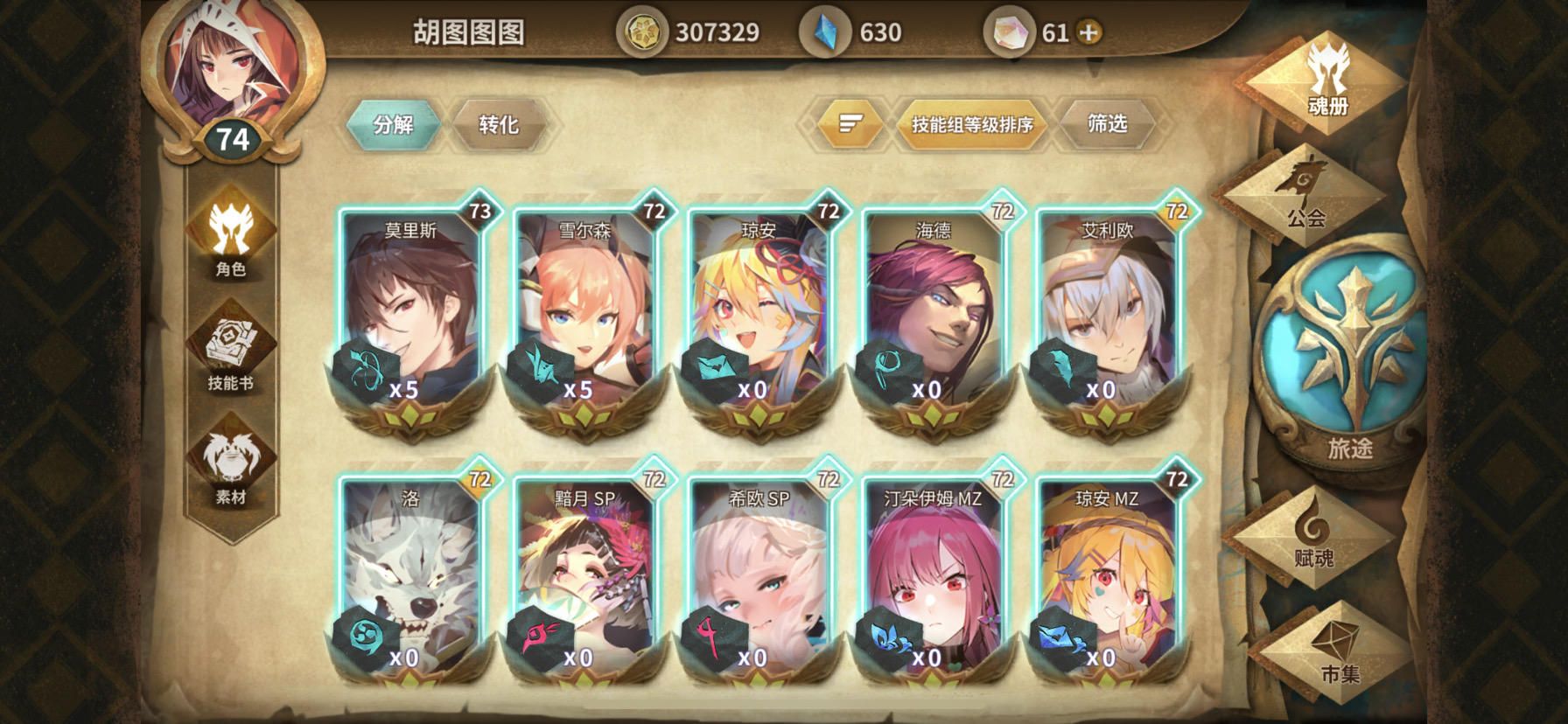
Task: Select the level 73 莫里斯 character card
Action: tap(411, 315)
